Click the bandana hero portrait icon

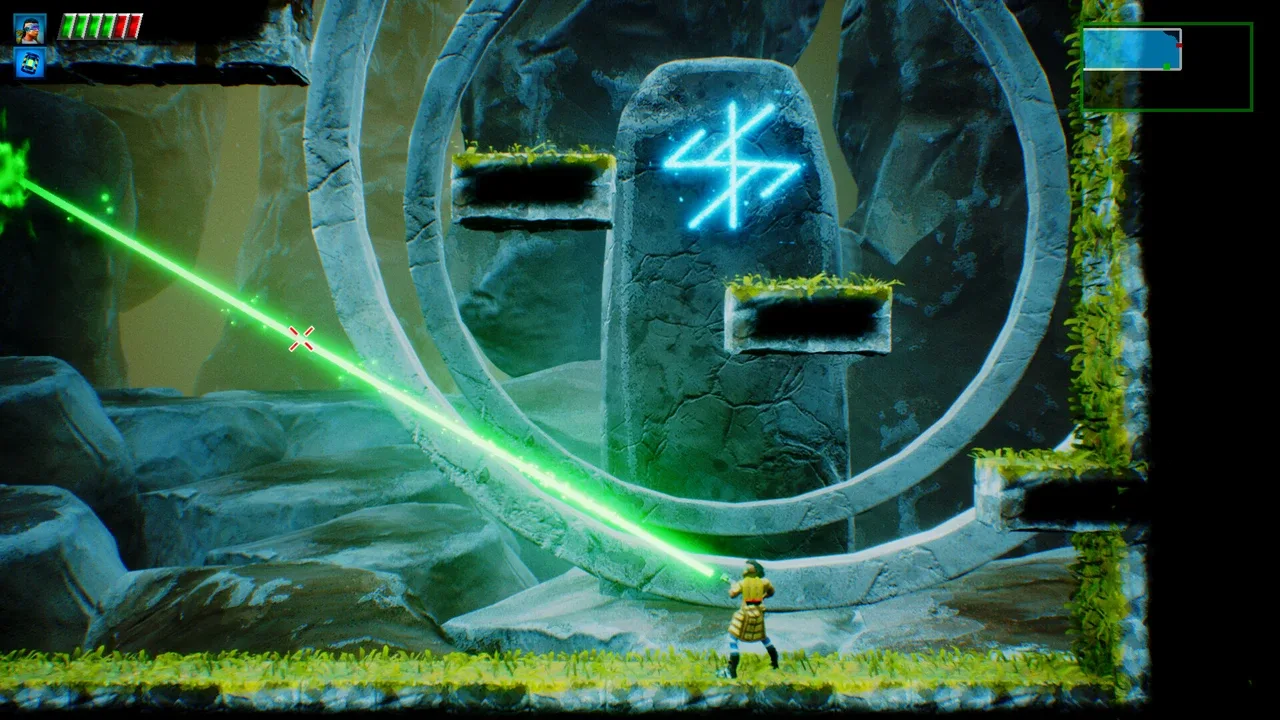coord(29,28)
